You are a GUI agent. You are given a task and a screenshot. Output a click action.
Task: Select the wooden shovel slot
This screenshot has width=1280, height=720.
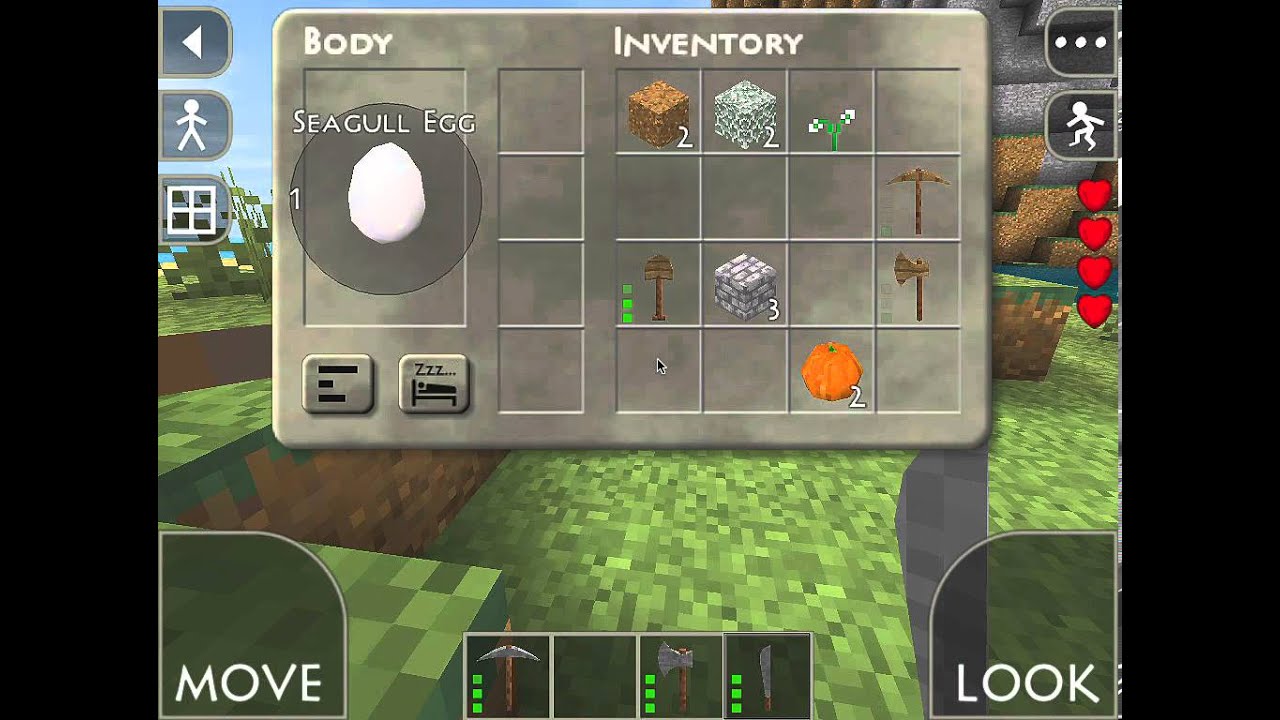click(x=658, y=285)
